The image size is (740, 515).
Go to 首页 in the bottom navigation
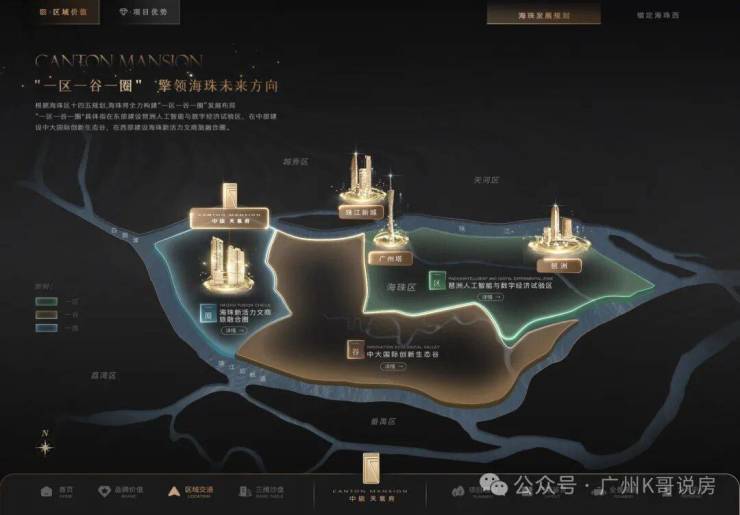click(58, 492)
